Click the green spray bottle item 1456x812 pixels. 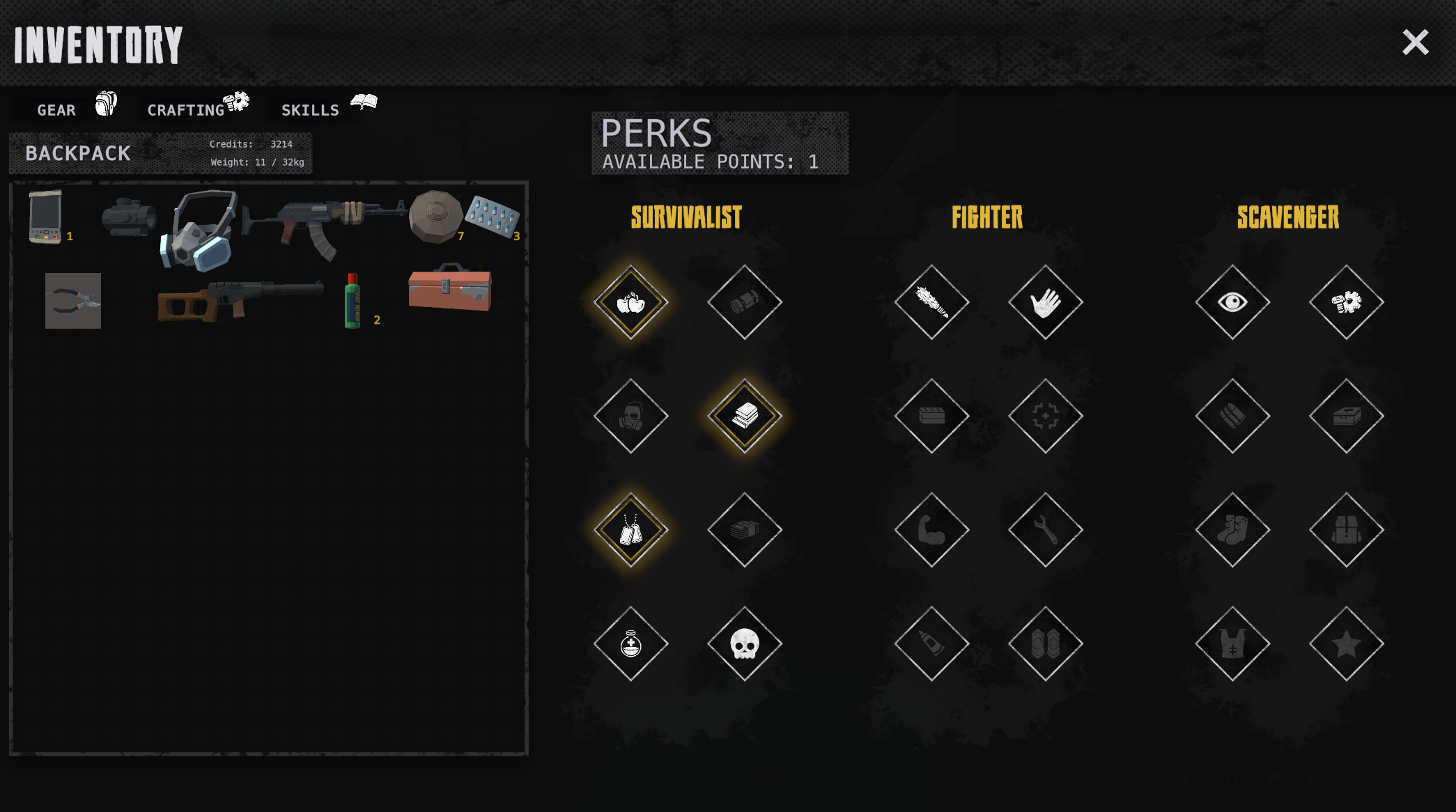[x=353, y=301]
